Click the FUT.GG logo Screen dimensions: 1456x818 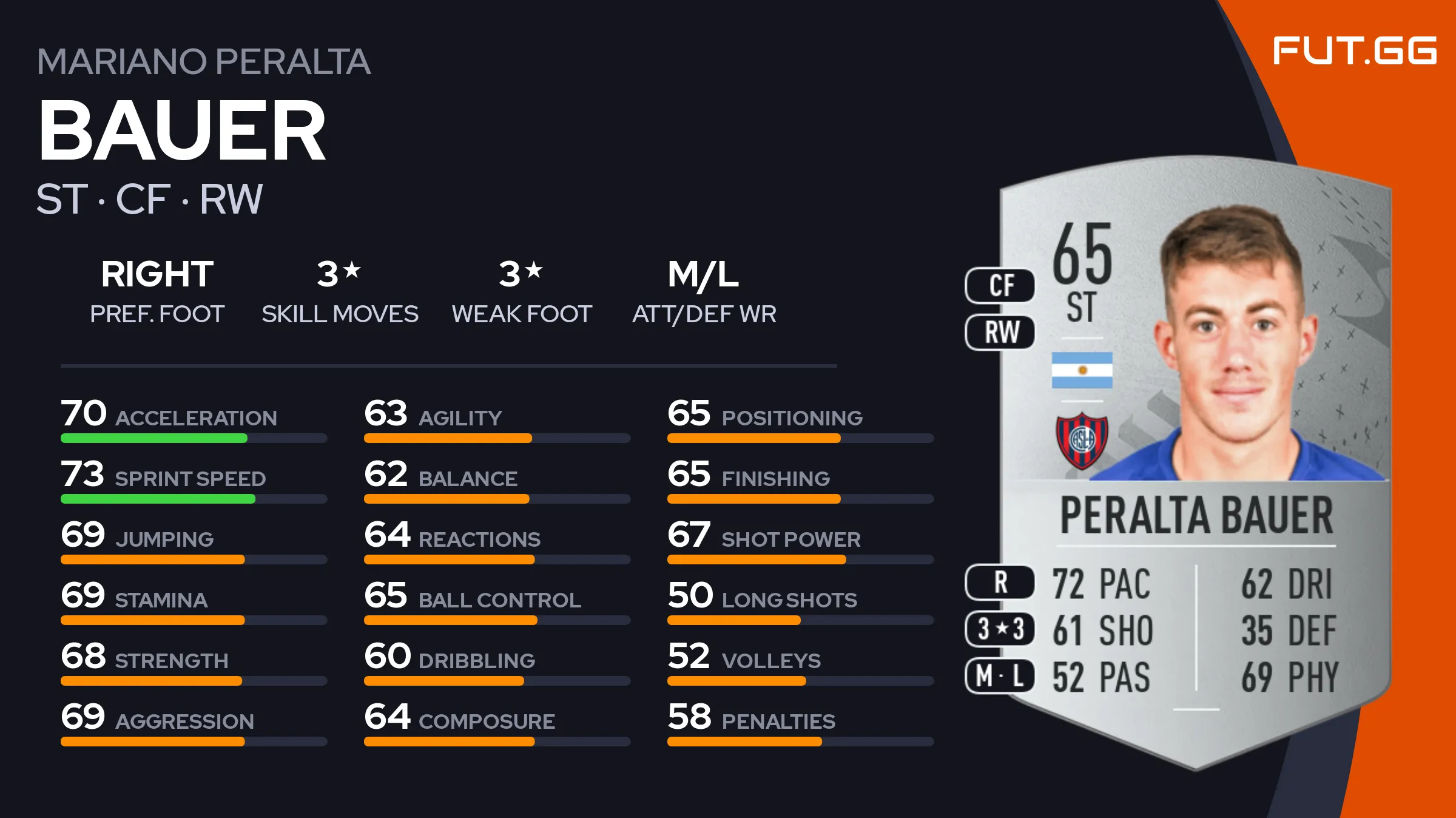(1354, 51)
